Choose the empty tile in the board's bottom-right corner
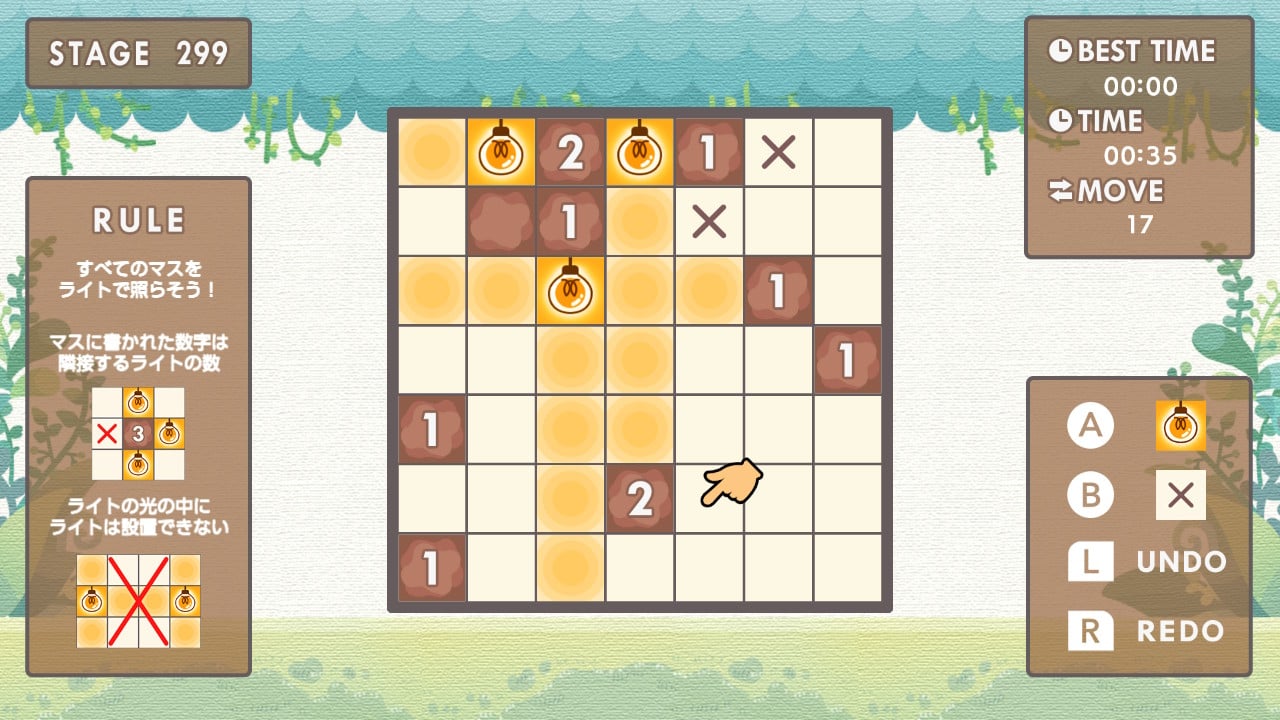Viewport: 1280px width, 720px height. pyautogui.click(x=847, y=567)
